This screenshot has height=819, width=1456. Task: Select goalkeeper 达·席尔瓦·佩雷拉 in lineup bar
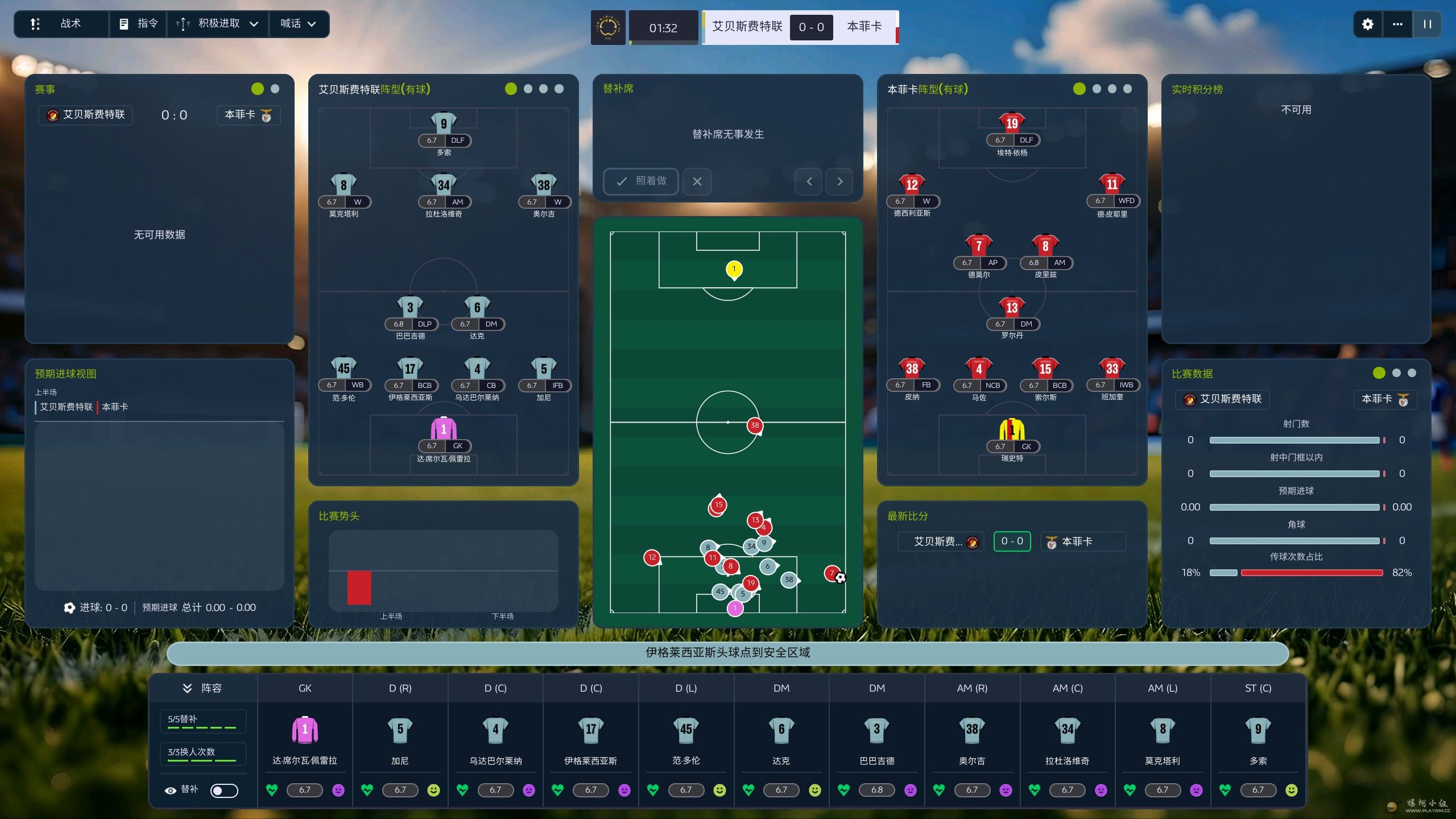click(305, 739)
